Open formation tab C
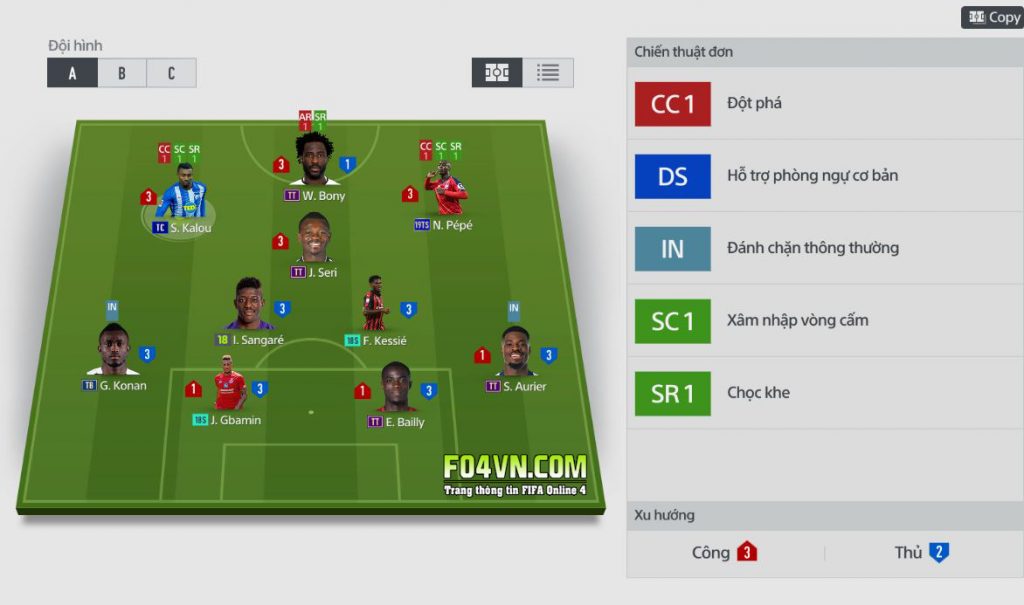Screen dimensions: 1024x605 click(x=171, y=73)
